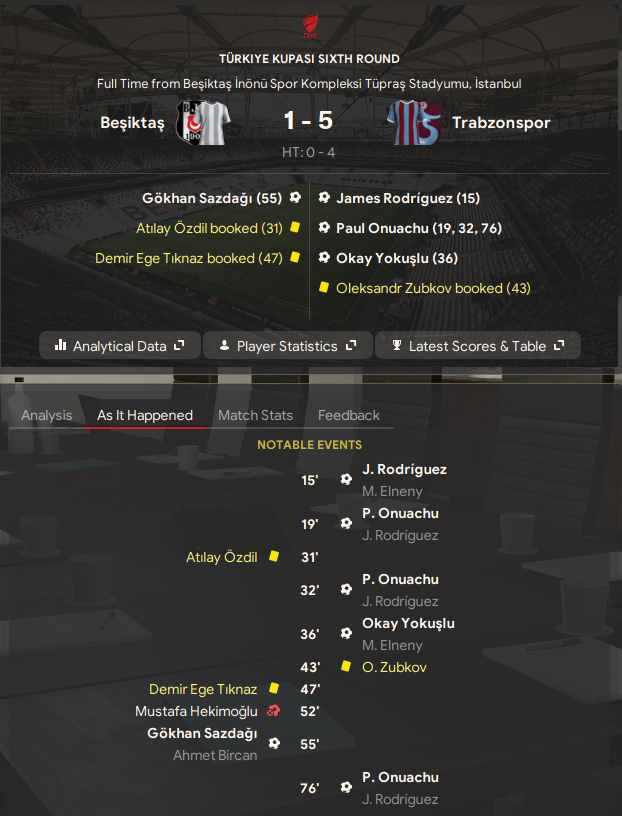This screenshot has height=816, width=622.
Task: Select the As It Happened tab
Action: coord(145,415)
